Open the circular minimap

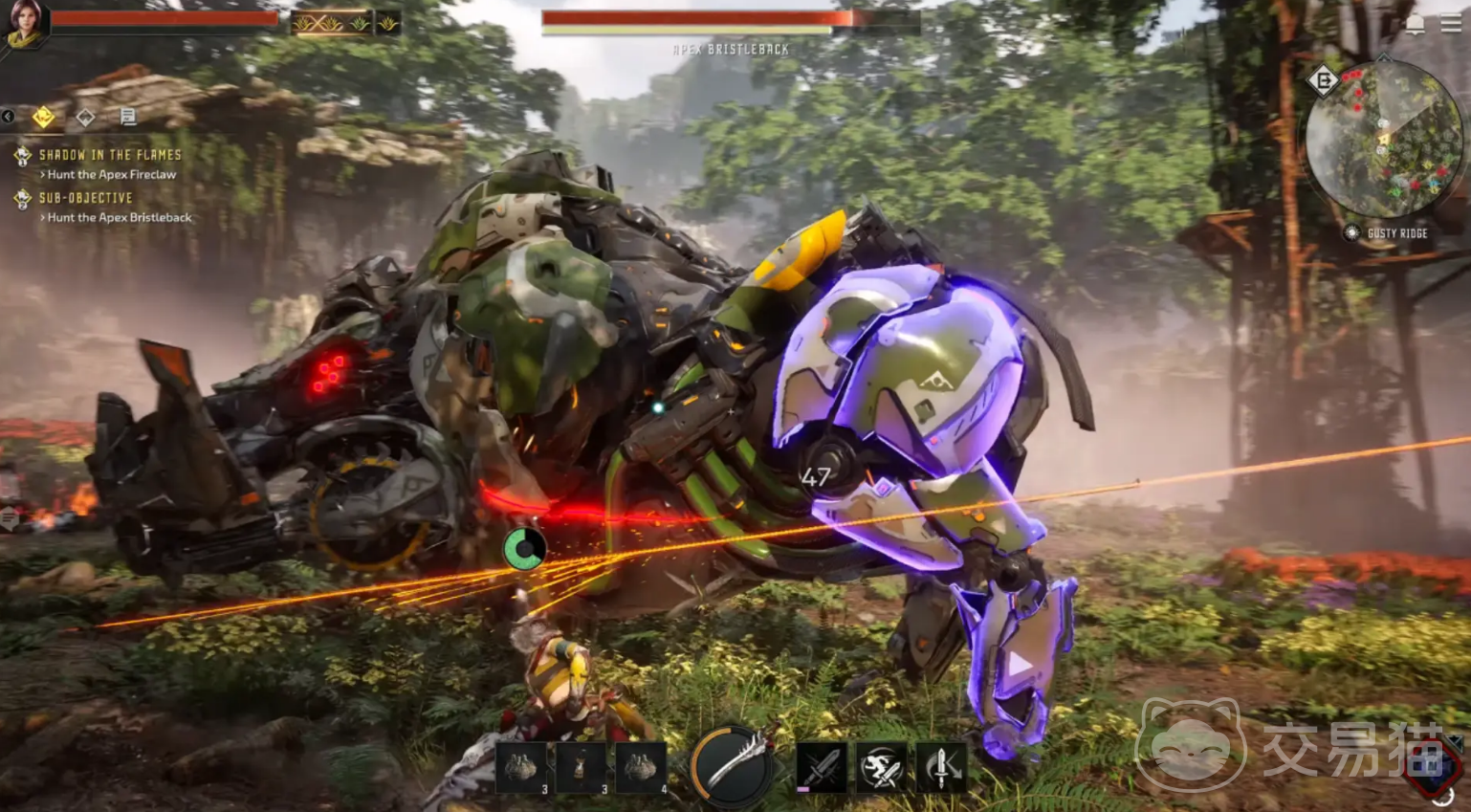click(1384, 139)
